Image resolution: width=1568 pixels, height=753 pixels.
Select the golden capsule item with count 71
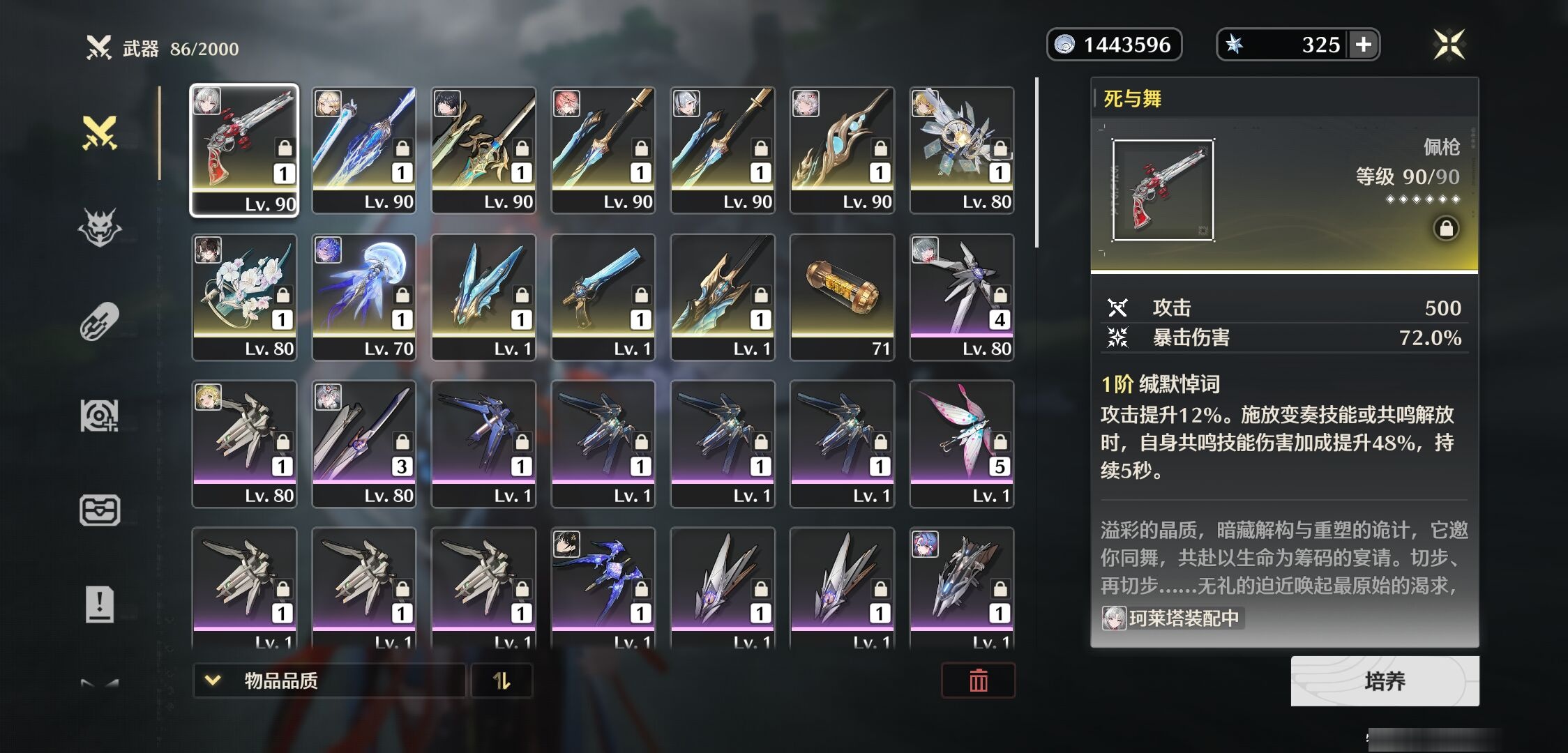[842, 297]
